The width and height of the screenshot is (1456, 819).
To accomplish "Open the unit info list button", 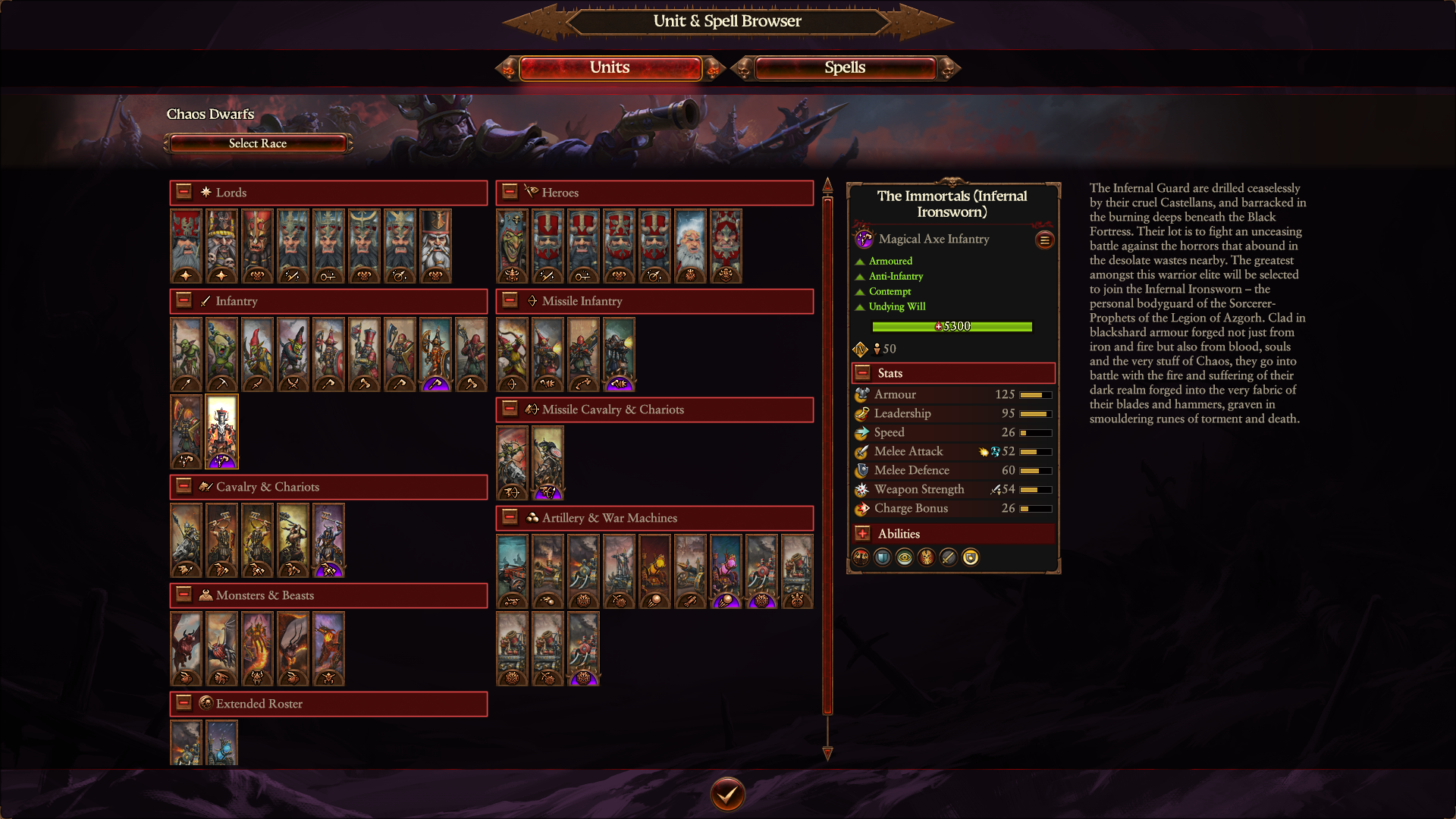I will click(1044, 240).
